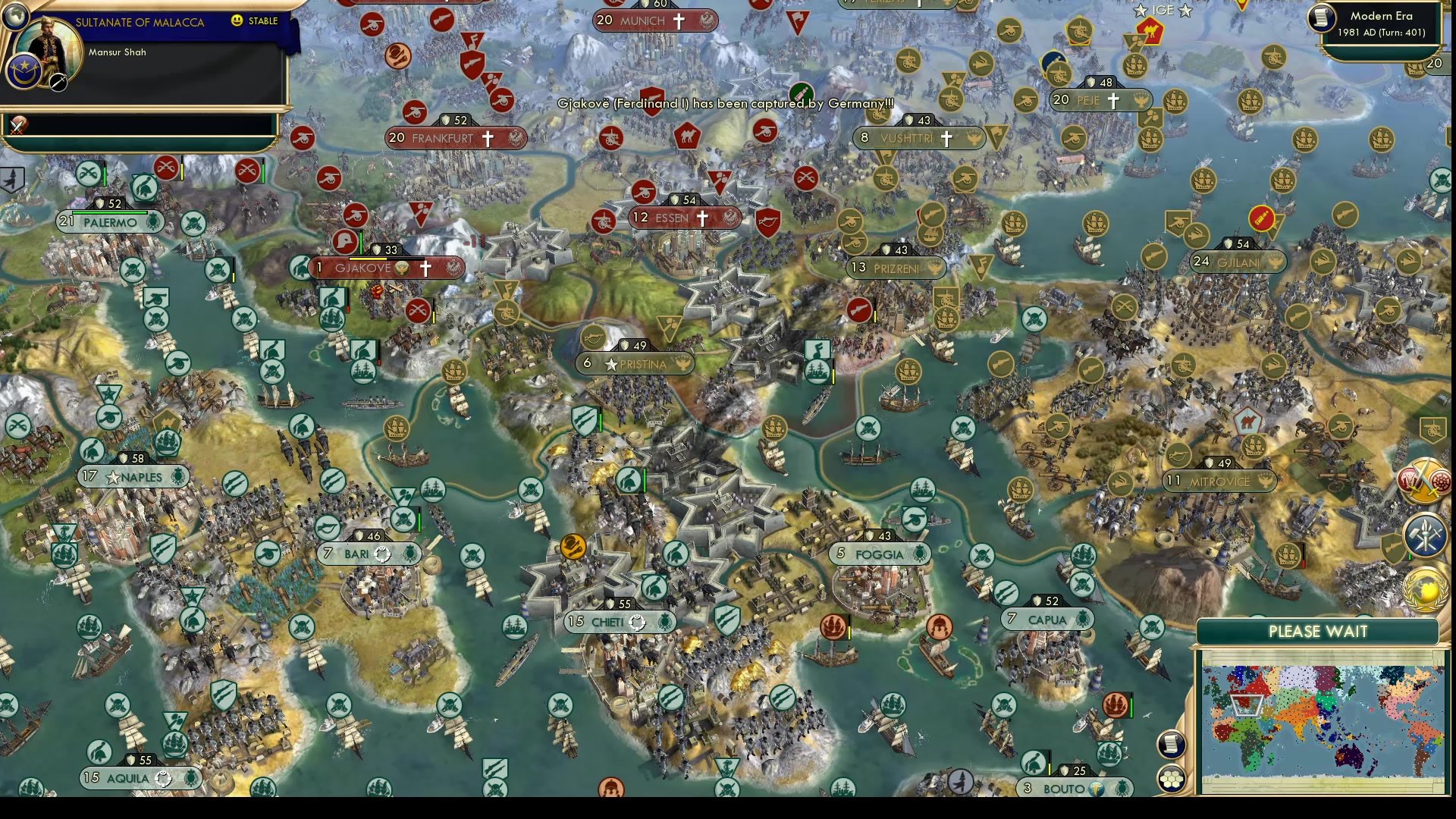Open the city screen for Frankfurt
This screenshot has width=1456, height=819.
455,138
